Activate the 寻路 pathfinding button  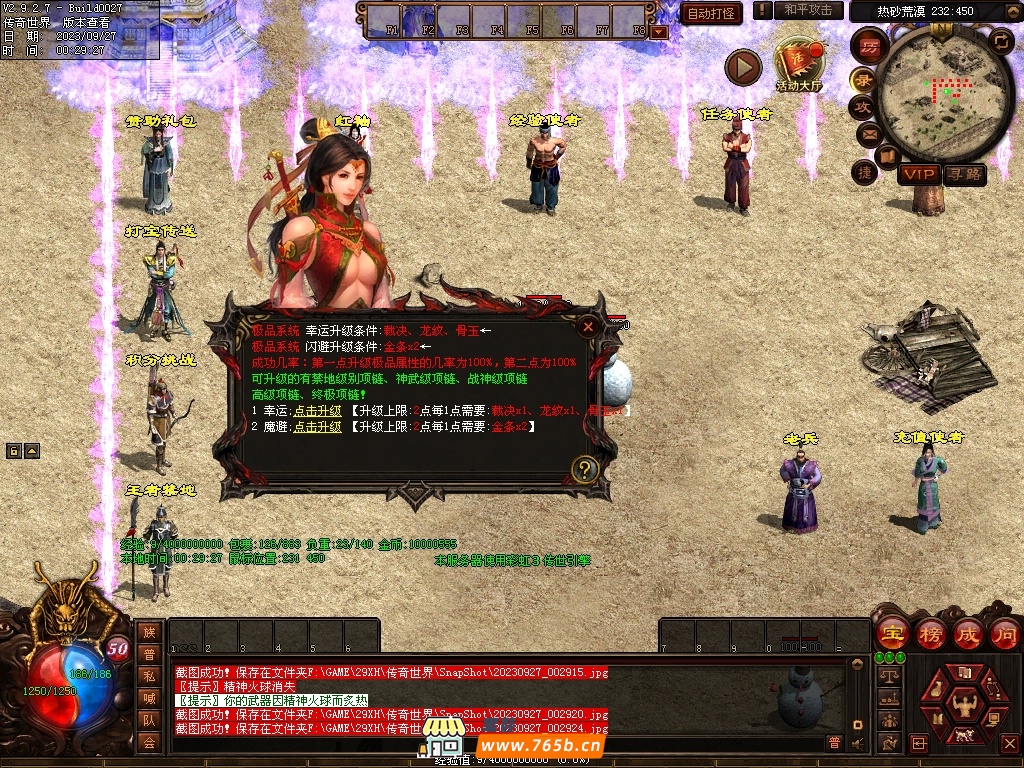click(965, 174)
